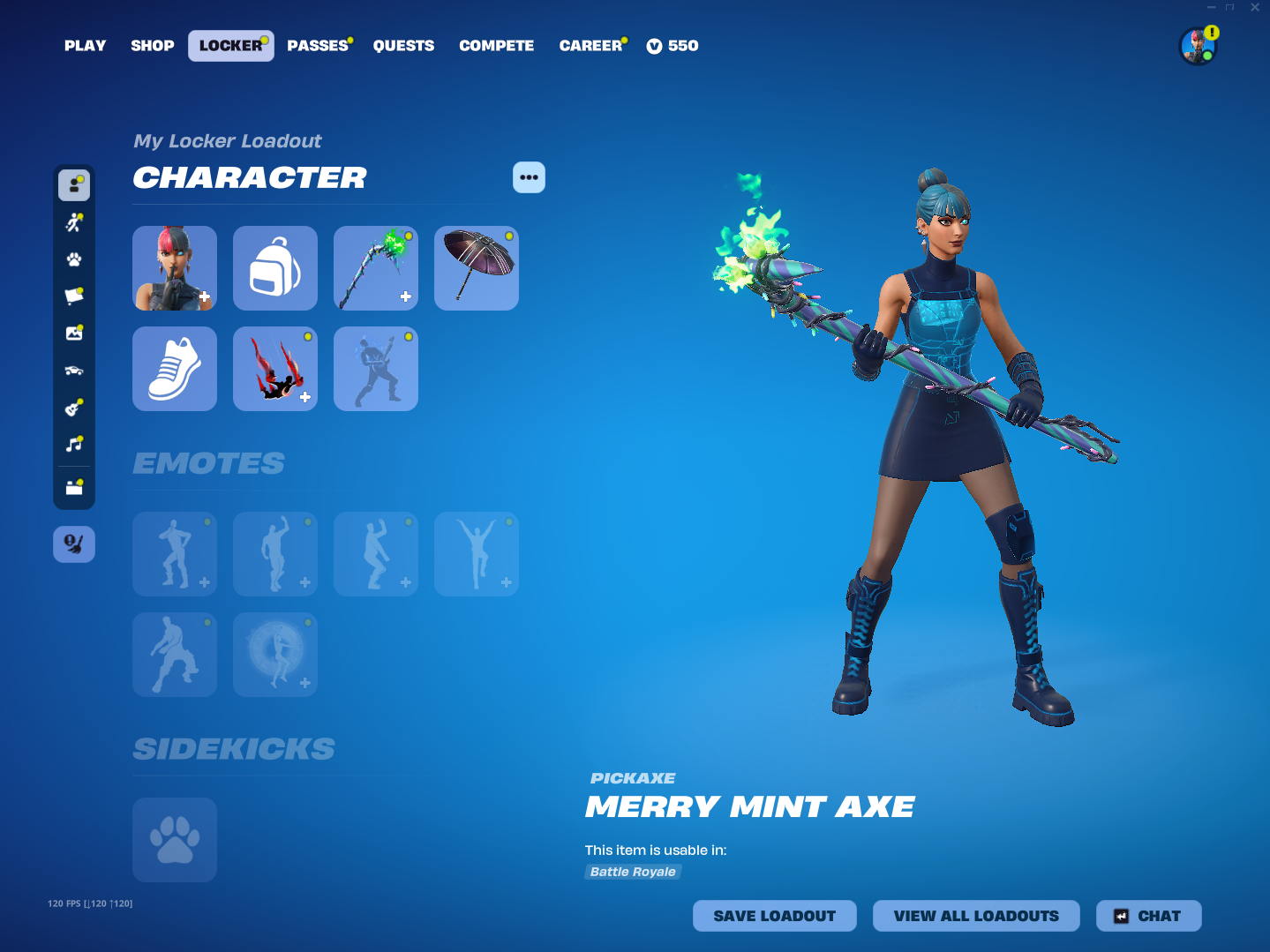The width and height of the screenshot is (1270, 952).
Task: Pick the umbrella glider slot
Action: point(477,268)
